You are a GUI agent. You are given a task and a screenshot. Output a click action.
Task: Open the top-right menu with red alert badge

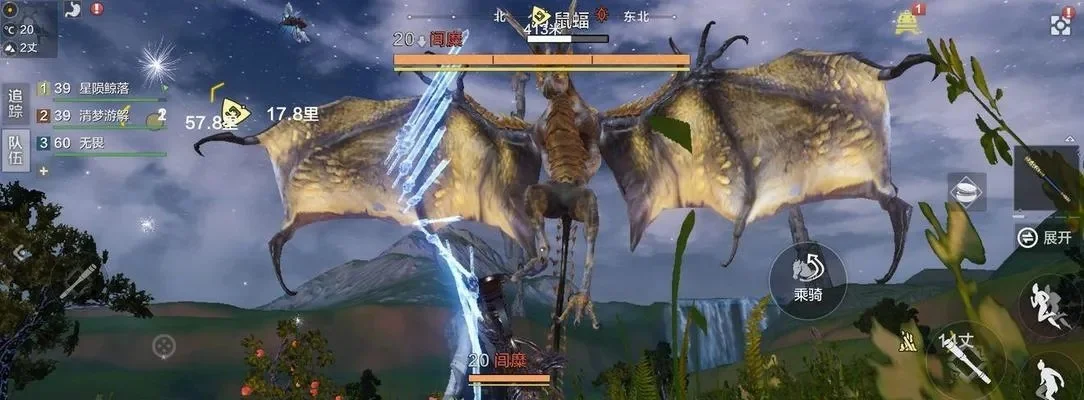tap(1061, 24)
